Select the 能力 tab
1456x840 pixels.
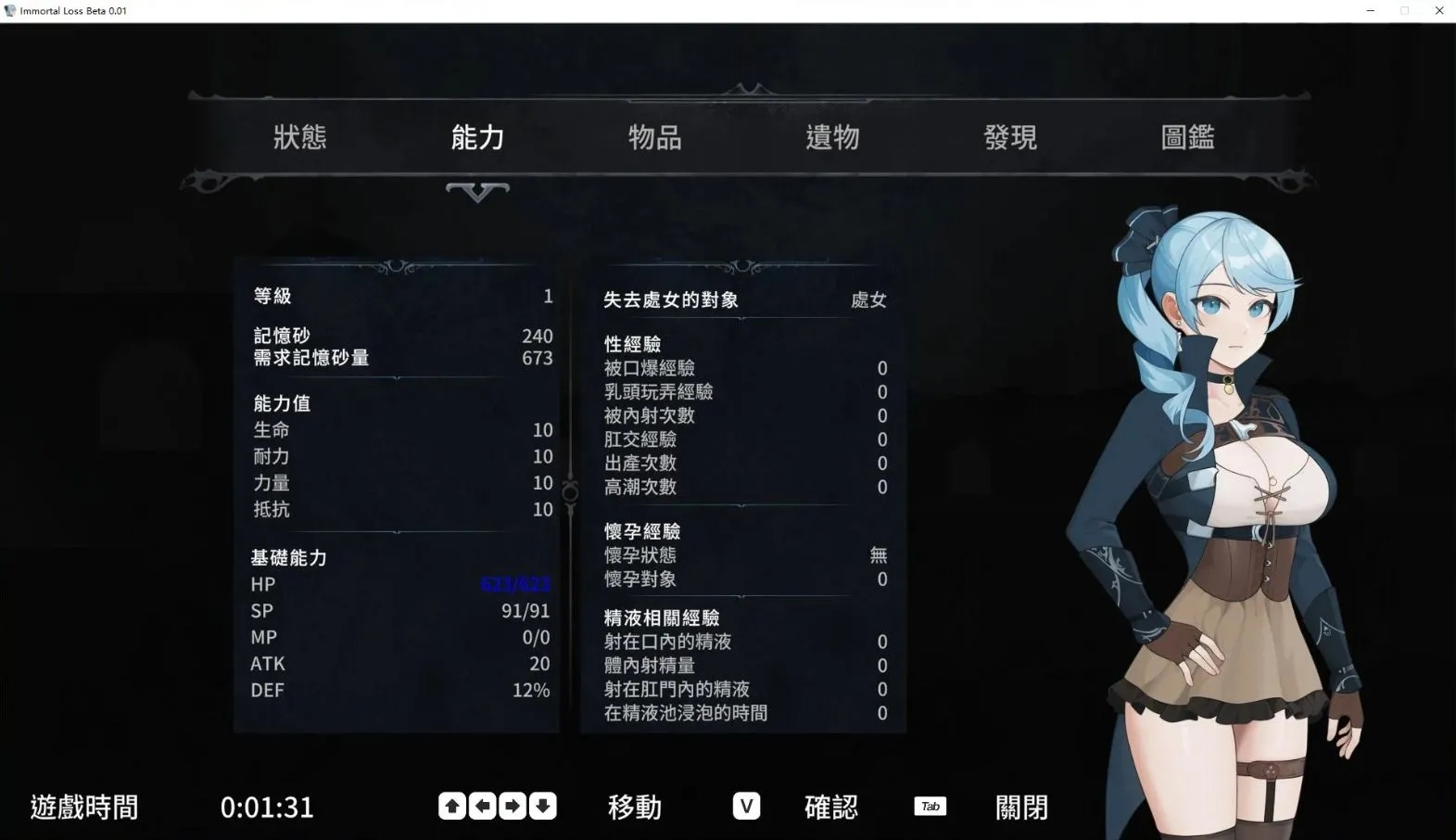point(476,136)
